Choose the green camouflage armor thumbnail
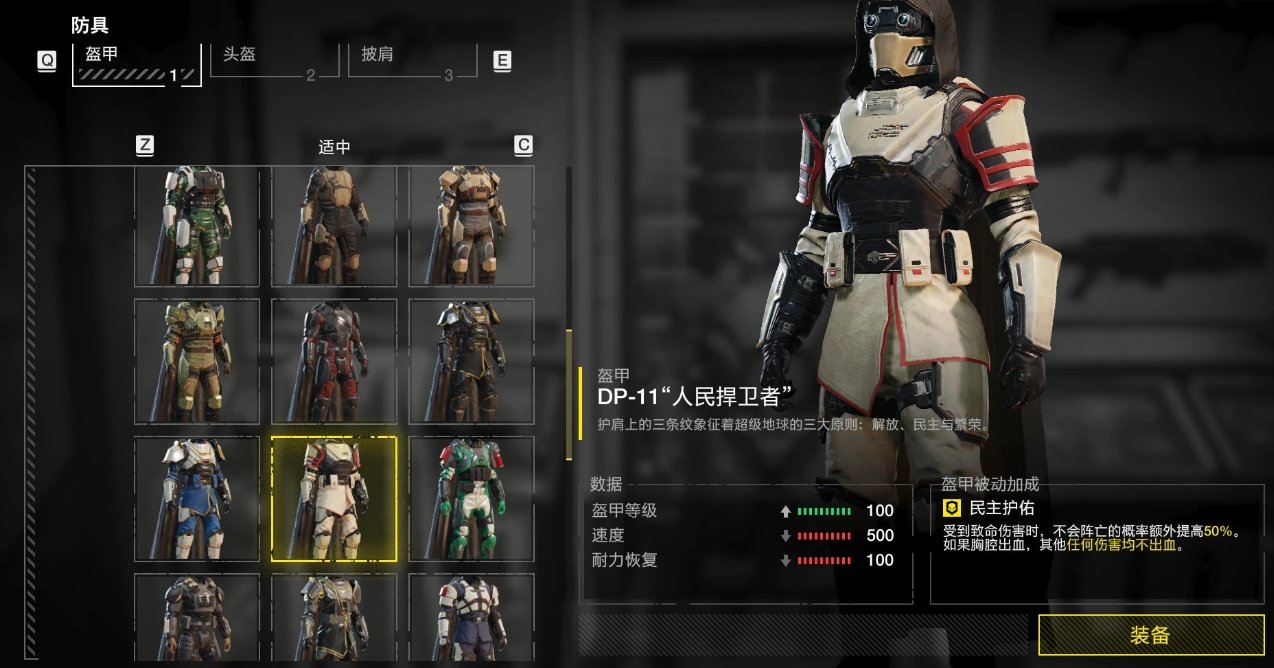This screenshot has height=668, width=1274. (197, 227)
